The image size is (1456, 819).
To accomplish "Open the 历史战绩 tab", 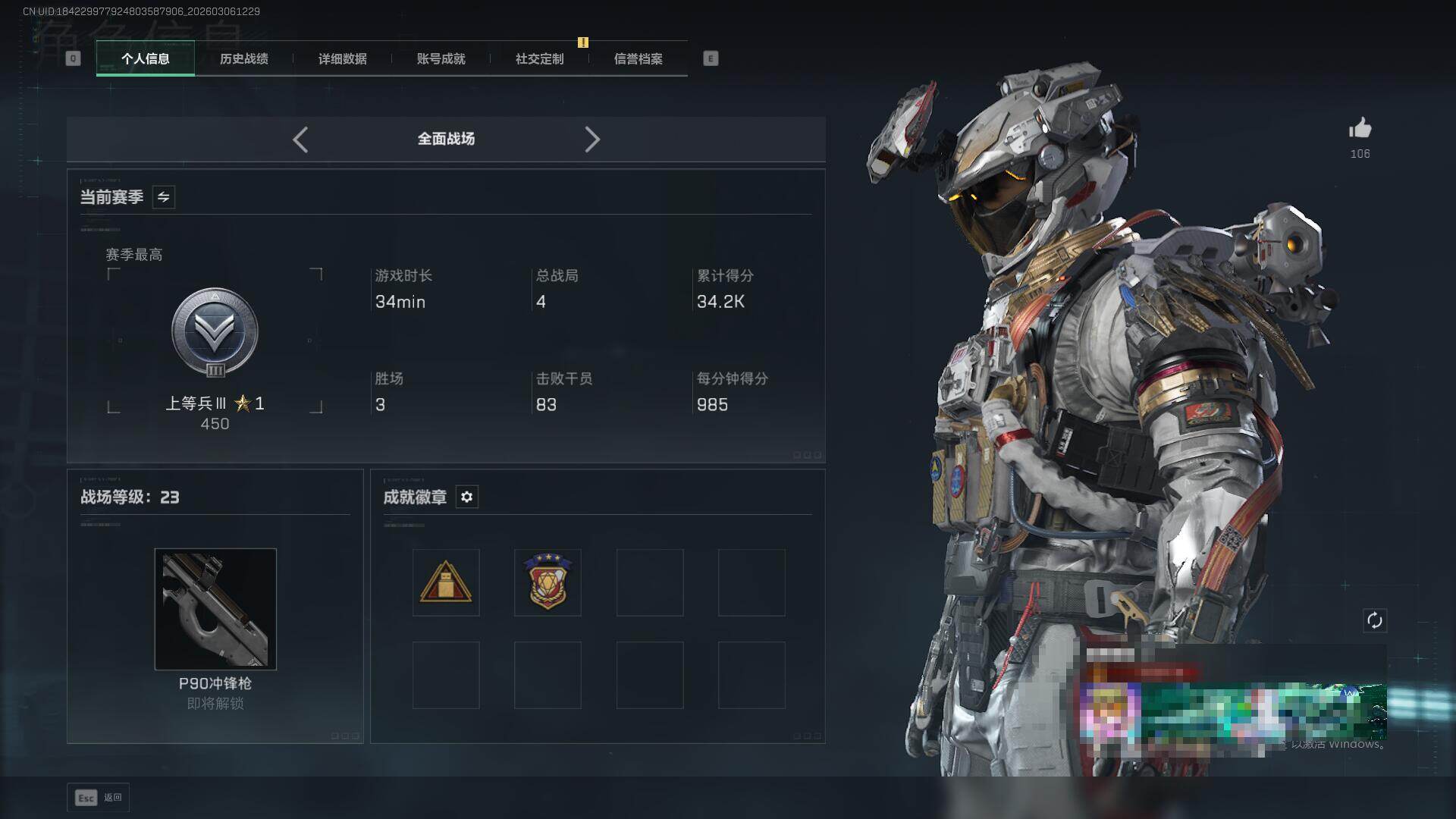I will click(243, 59).
